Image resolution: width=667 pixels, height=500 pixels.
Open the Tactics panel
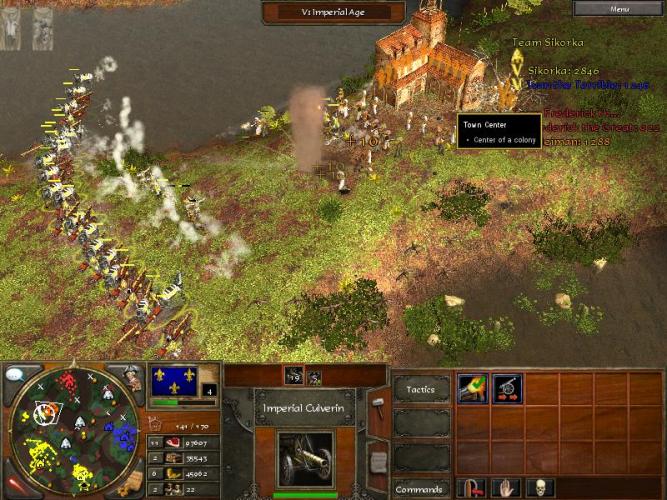coord(420,389)
